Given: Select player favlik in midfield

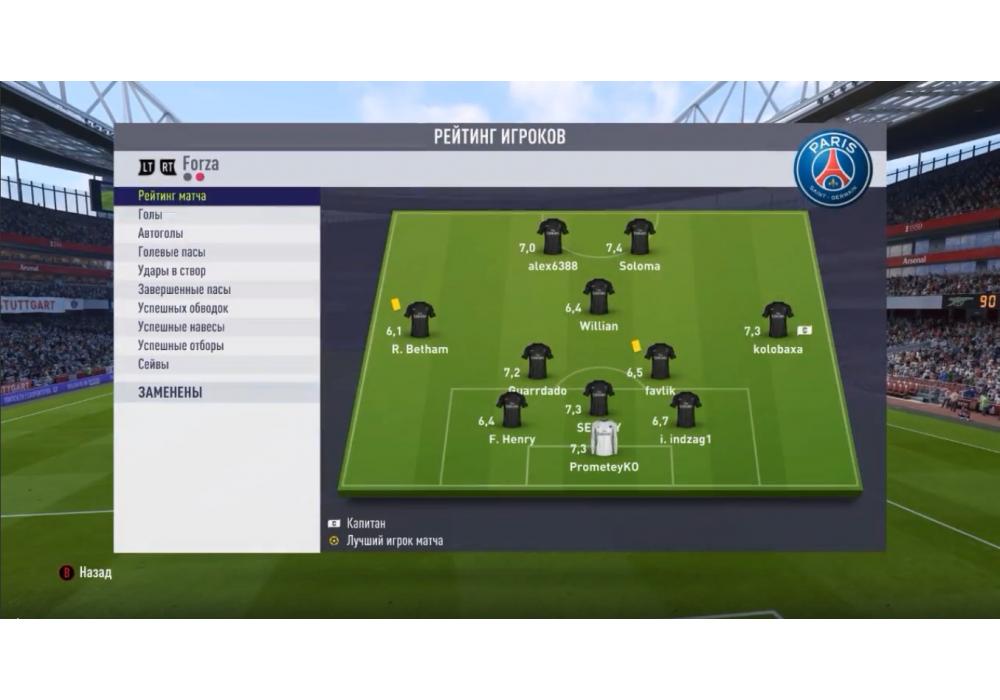Looking at the screenshot, I should point(659,361).
